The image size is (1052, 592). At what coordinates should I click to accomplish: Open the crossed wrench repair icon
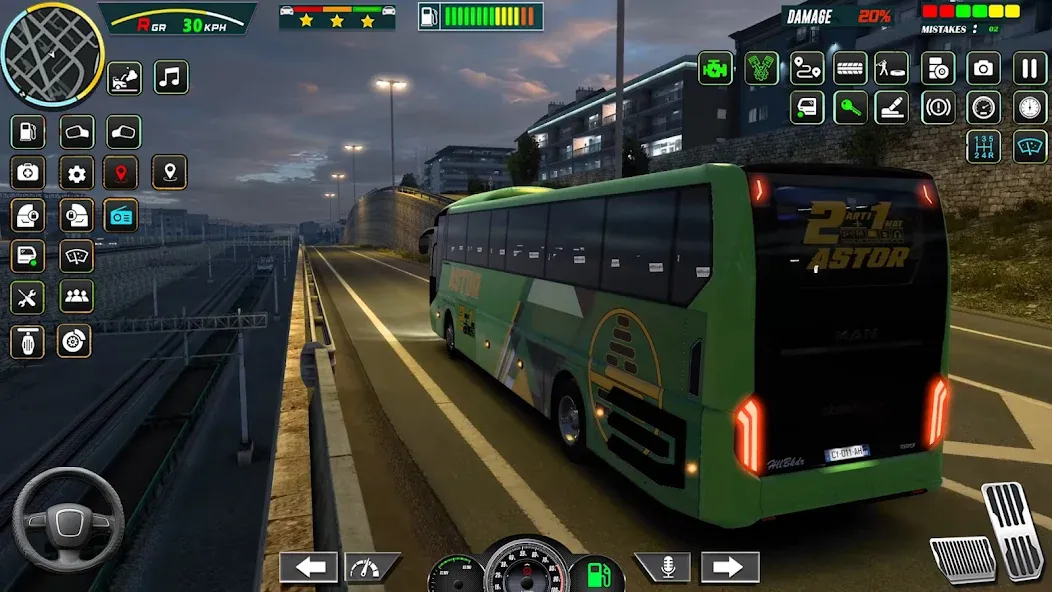pos(27,297)
